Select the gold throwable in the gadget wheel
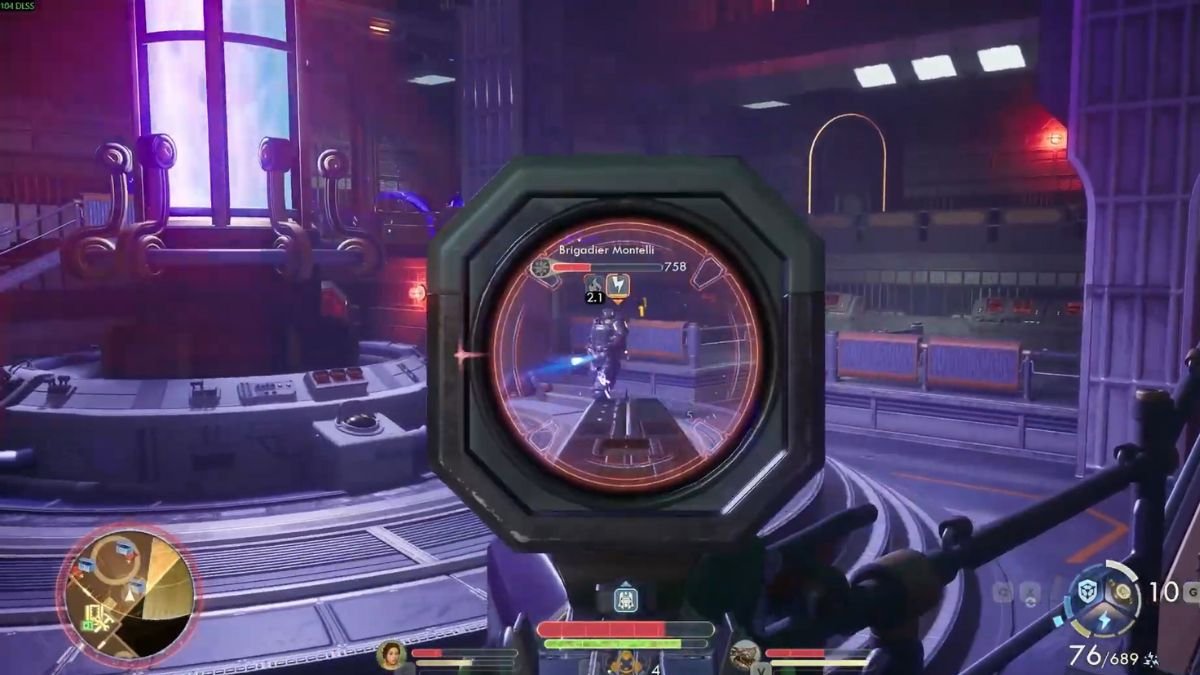 coord(1123,590)
